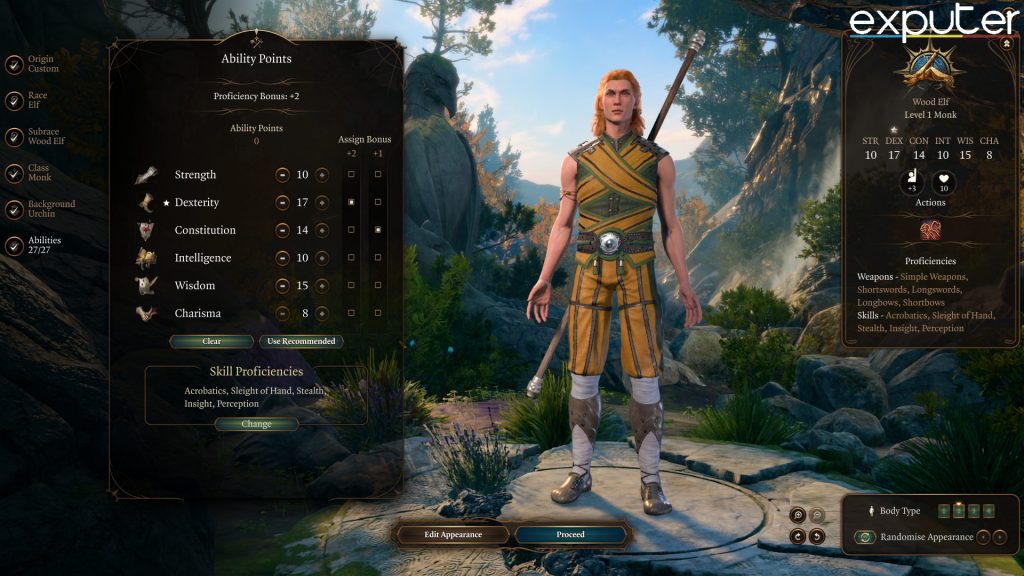Decrease Dexterity by one point
Screen dimensions: 1024x576
click(x=283, y=202)
